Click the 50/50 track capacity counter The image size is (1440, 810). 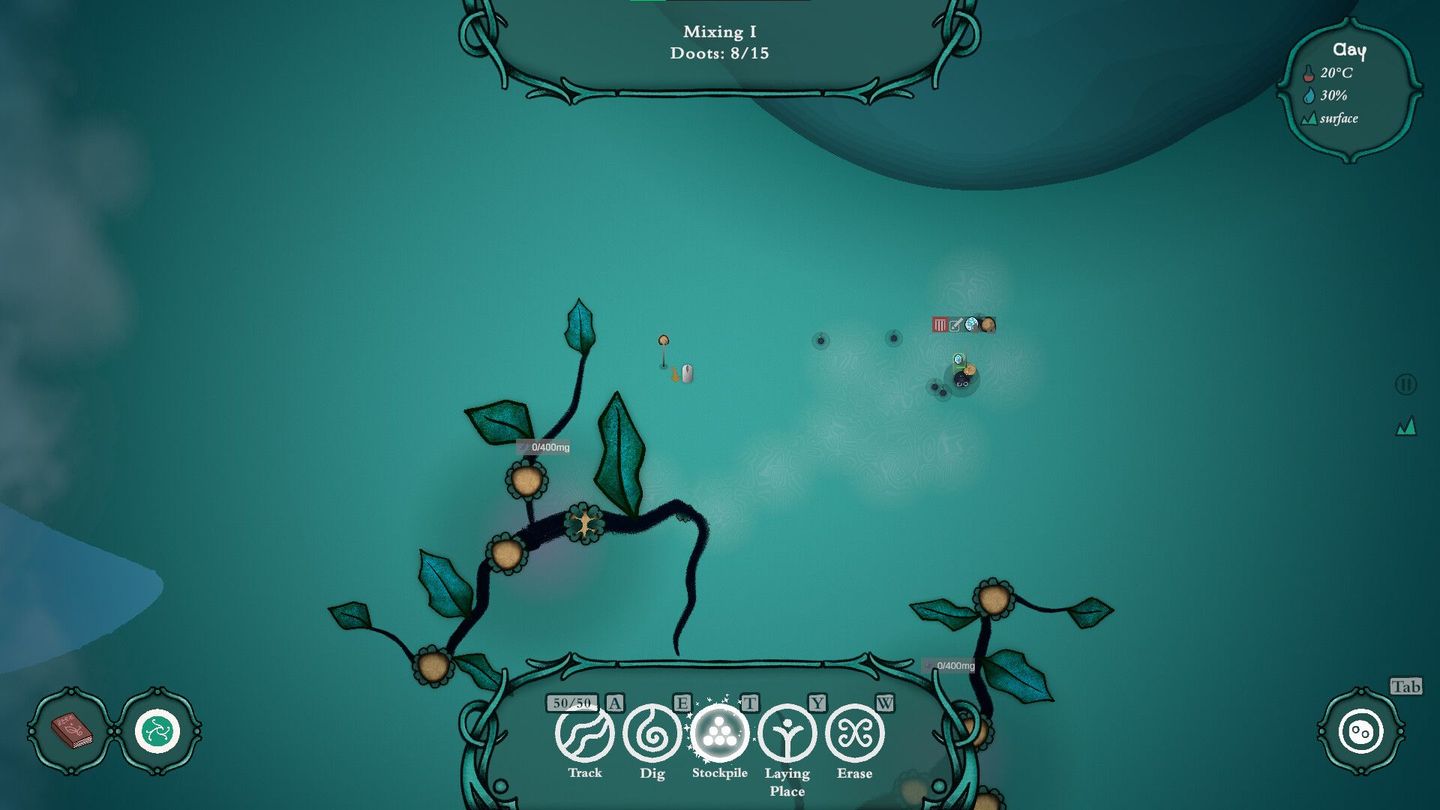click(572, 701)
